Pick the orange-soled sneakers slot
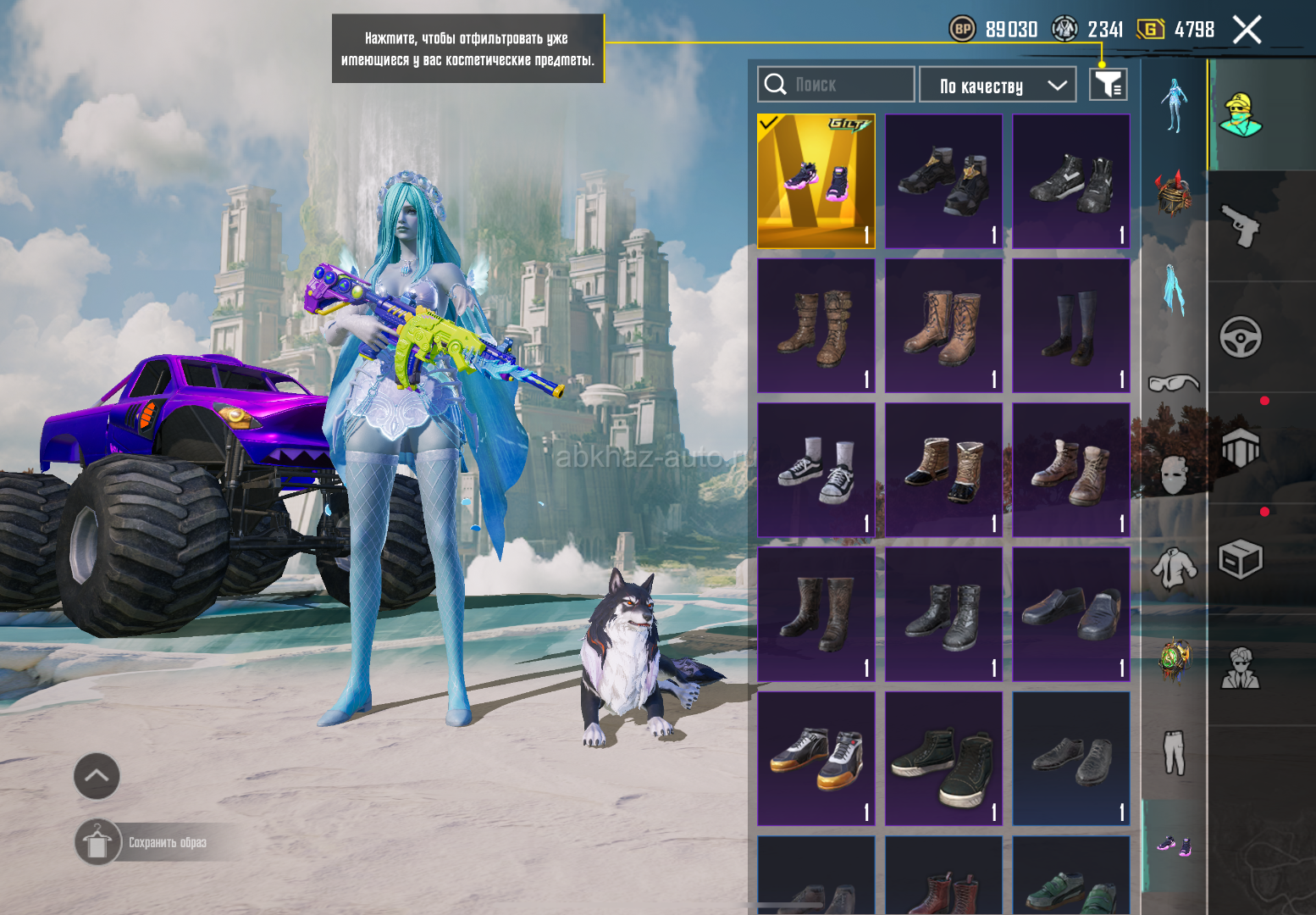Image resolution: width=1316 pixels, height=915 pixels. [x=816, y=758]
